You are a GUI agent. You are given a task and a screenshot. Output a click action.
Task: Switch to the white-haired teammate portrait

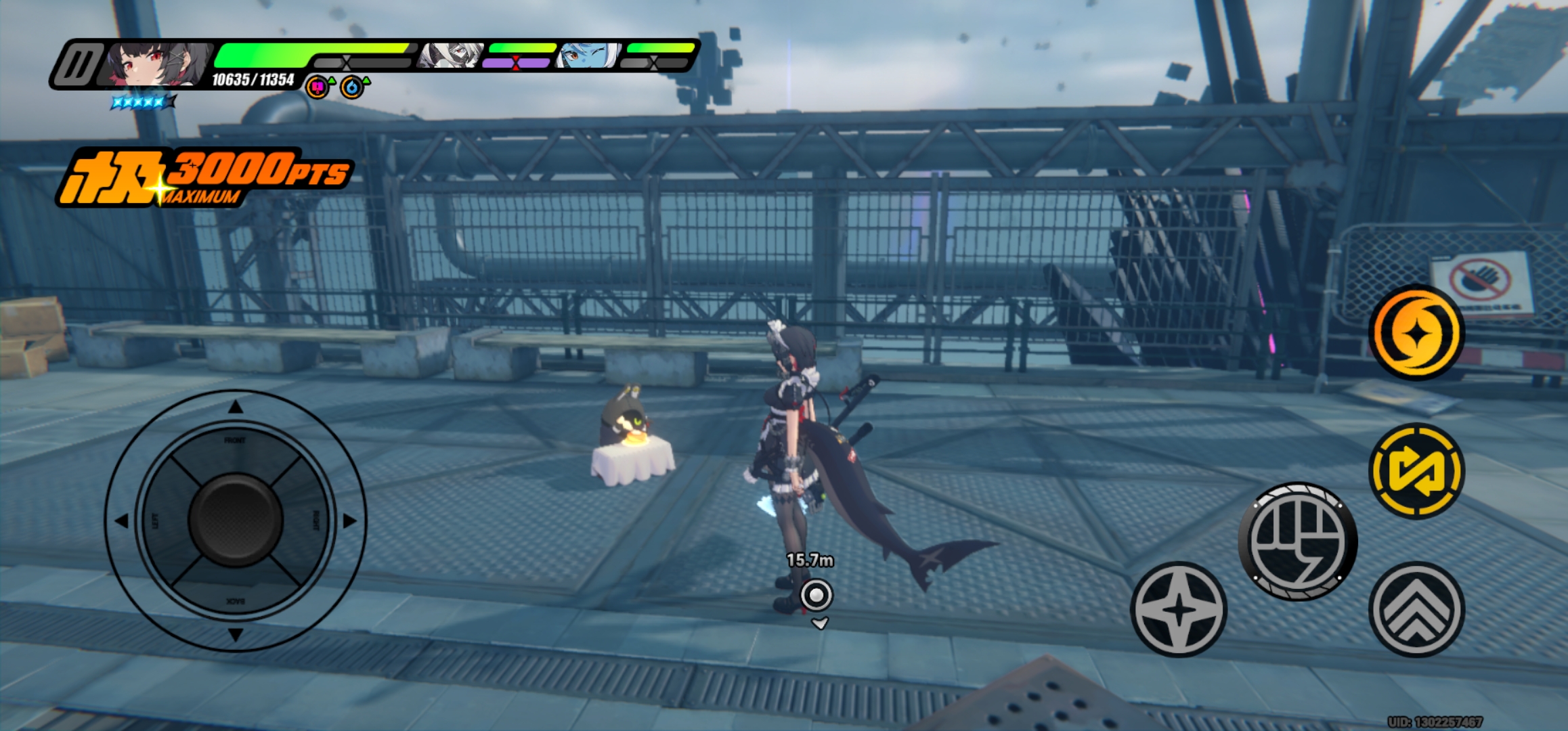[x=451, y=56]
